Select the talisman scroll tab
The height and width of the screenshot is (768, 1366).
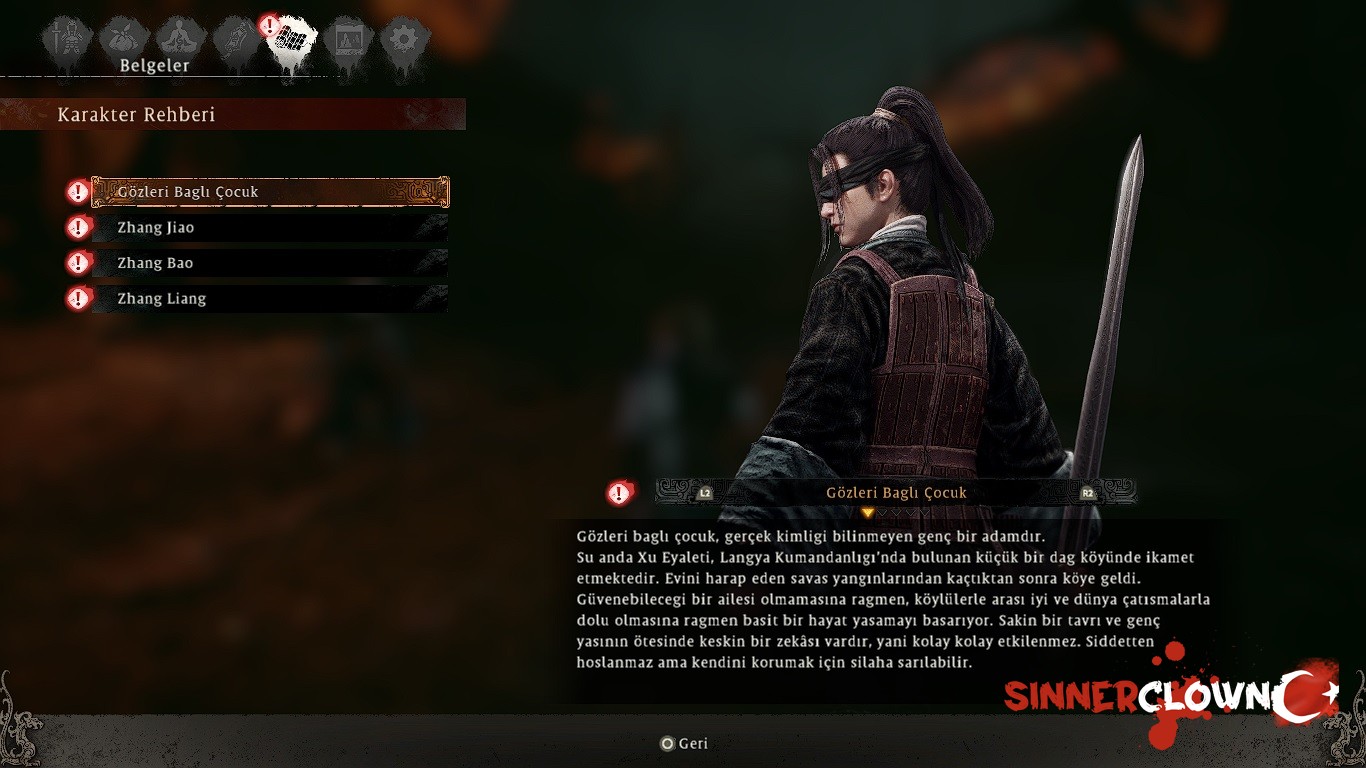[x=237, y=40]
